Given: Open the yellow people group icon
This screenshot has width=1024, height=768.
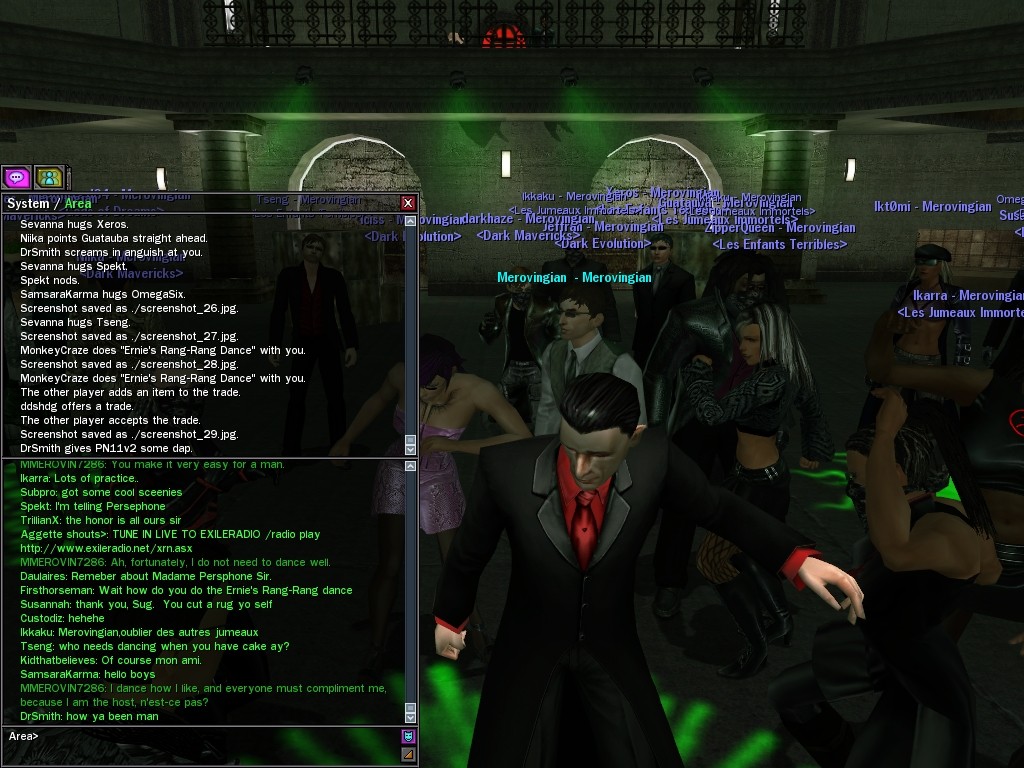Looking at the screenshot, I should coord(48,177).
